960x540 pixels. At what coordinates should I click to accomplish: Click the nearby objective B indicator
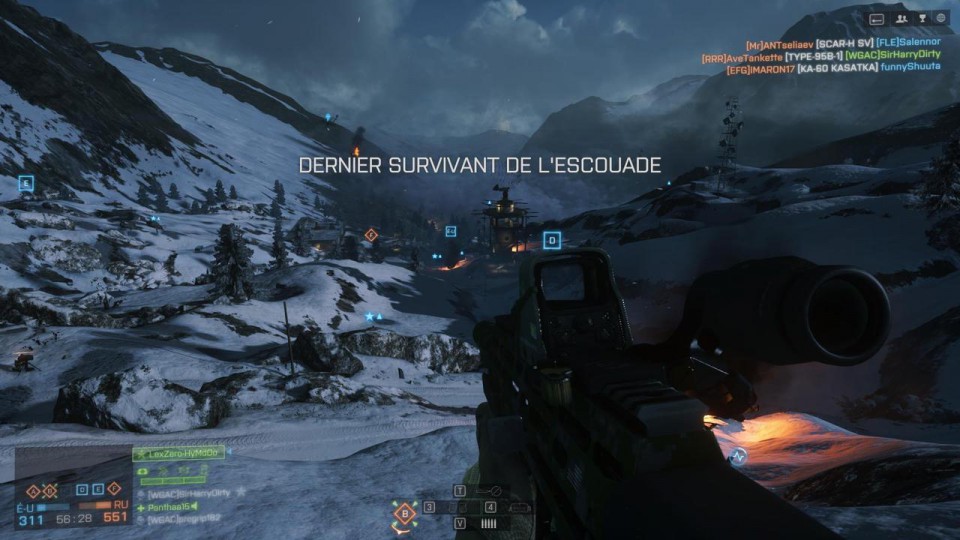tap(405, 514)
